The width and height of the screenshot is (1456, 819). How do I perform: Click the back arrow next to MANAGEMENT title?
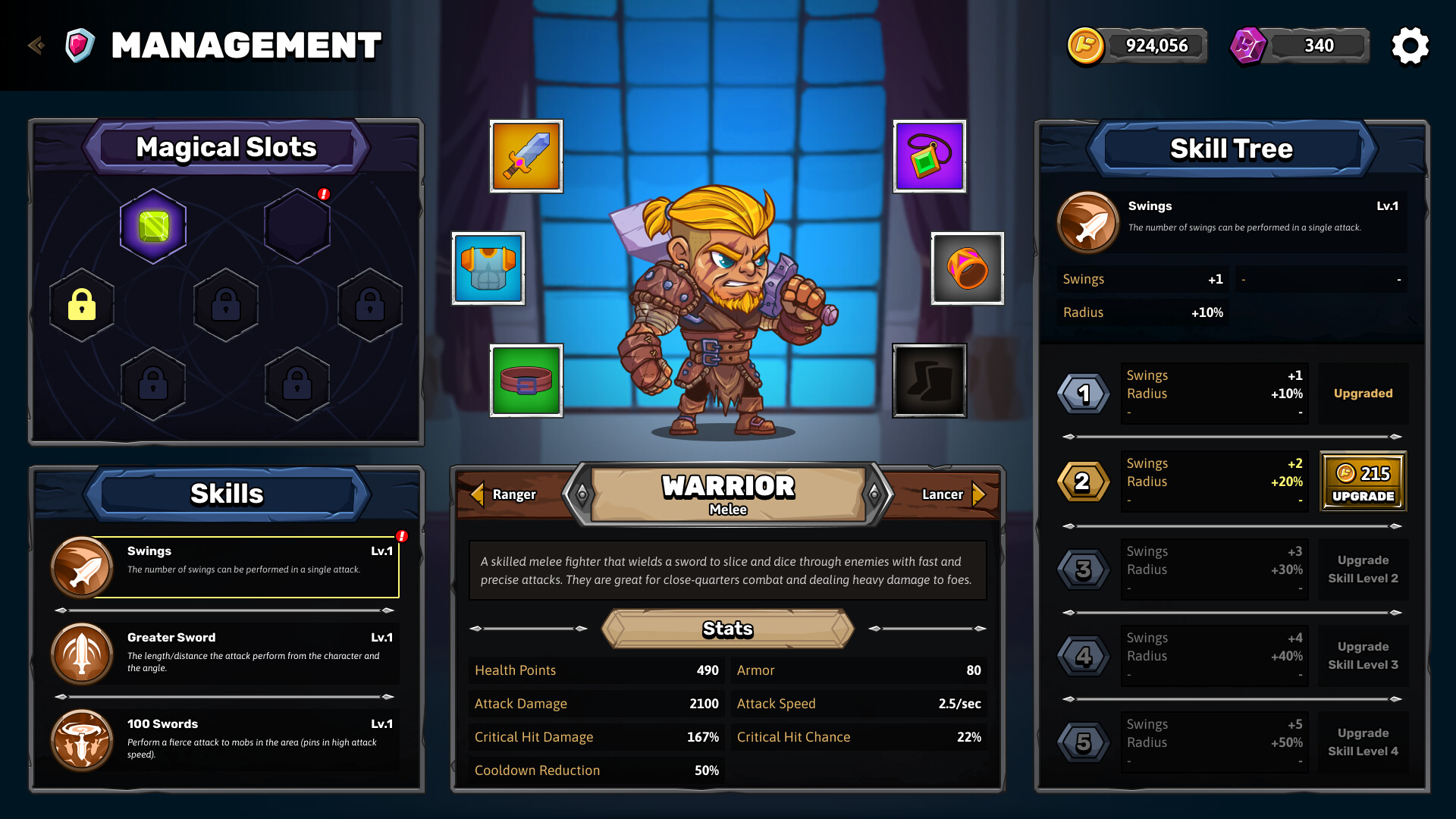[x=35, y=45]
